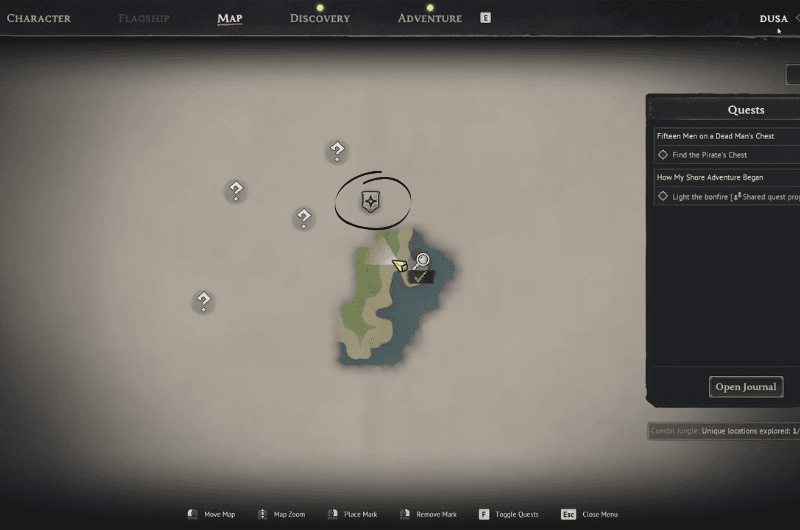Click the checkmark flag marker on the island
This screenshot has width=800, height=530.
(x=421, y=276)
